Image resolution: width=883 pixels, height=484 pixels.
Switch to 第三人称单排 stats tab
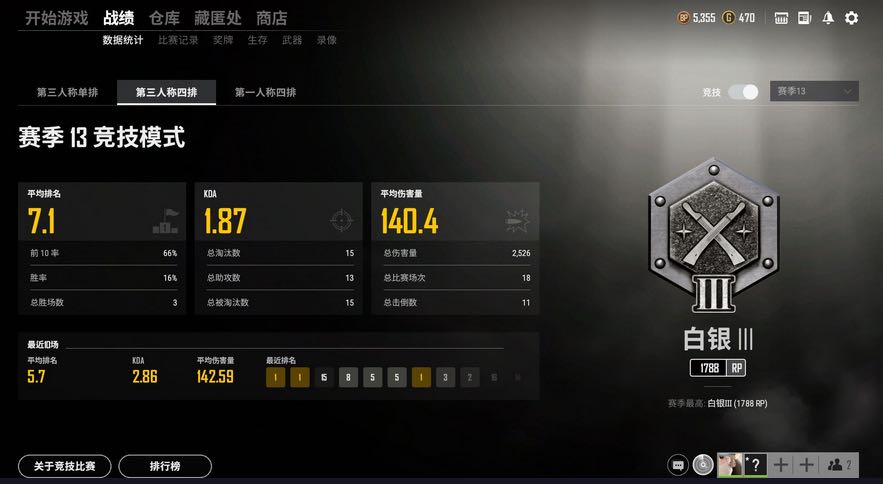68,93
